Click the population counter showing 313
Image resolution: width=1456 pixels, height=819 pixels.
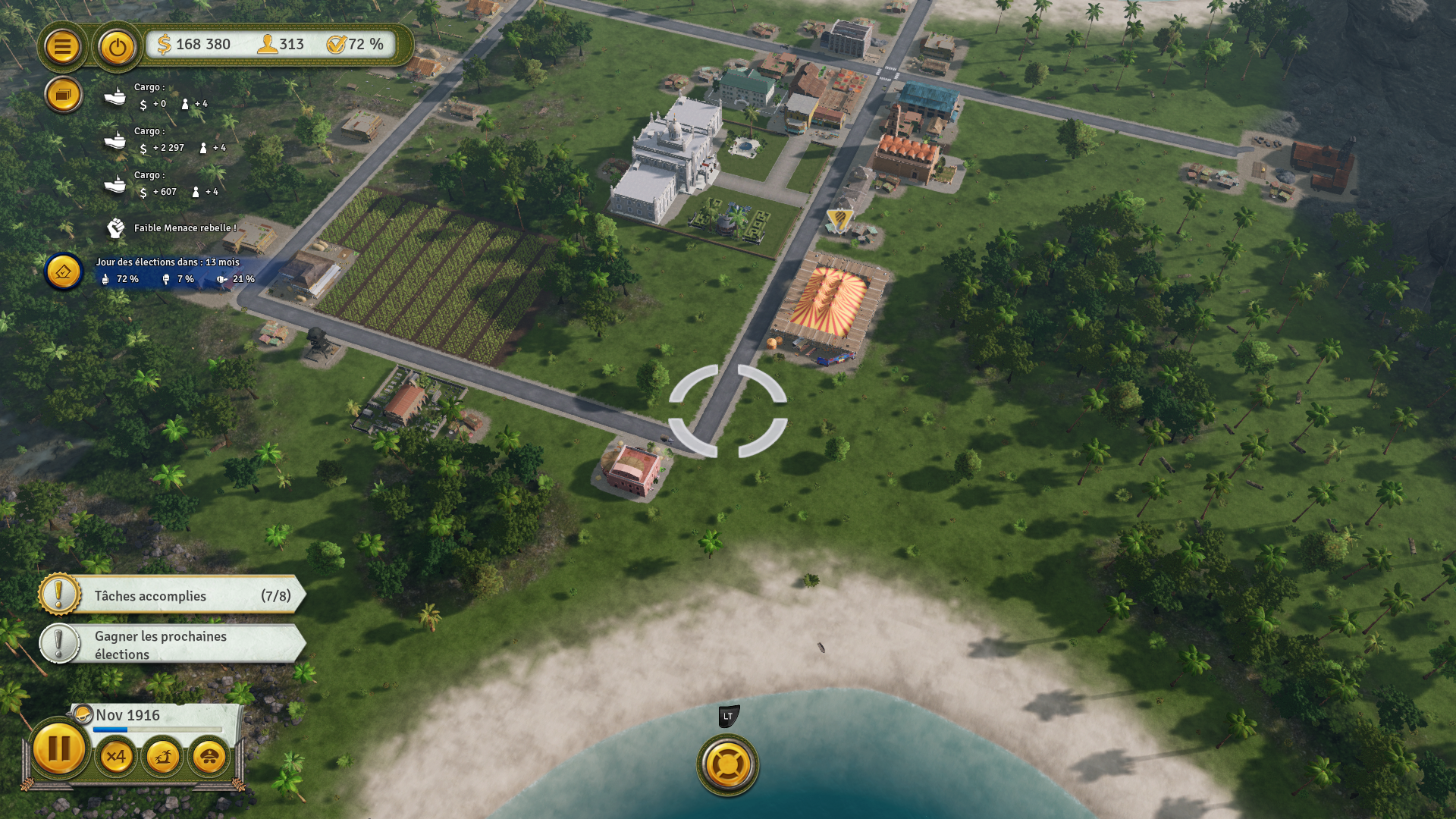coord(281,45)
